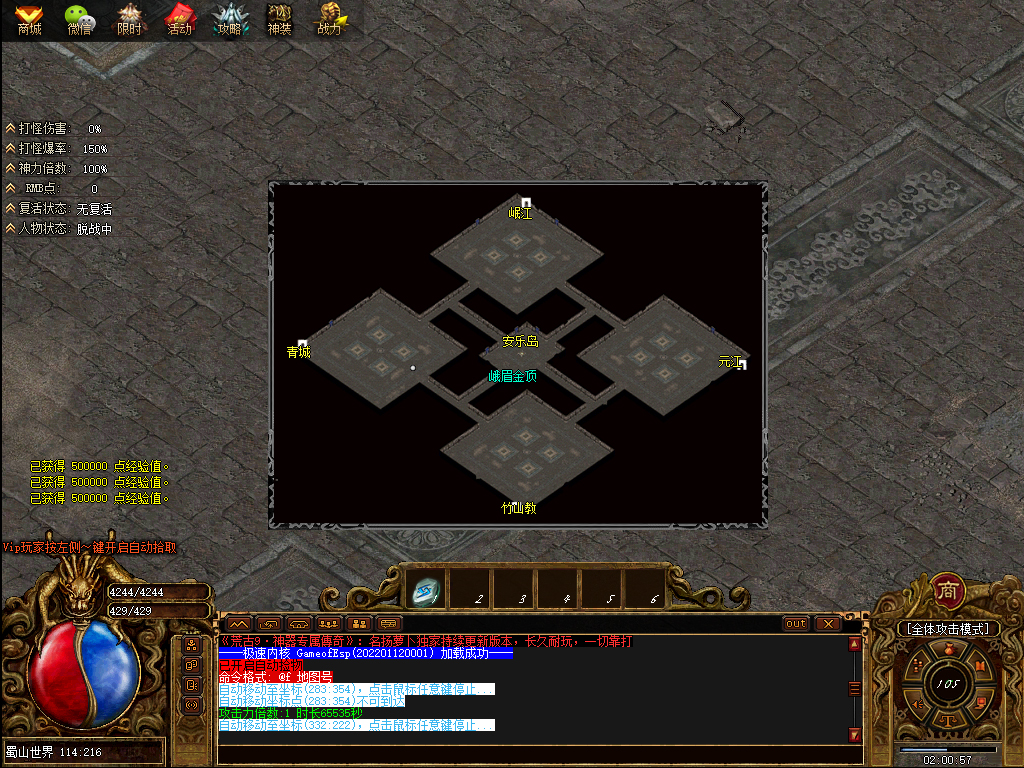
Task: Select the 竹仙教 map marker
Action: [x=519, y=507]
